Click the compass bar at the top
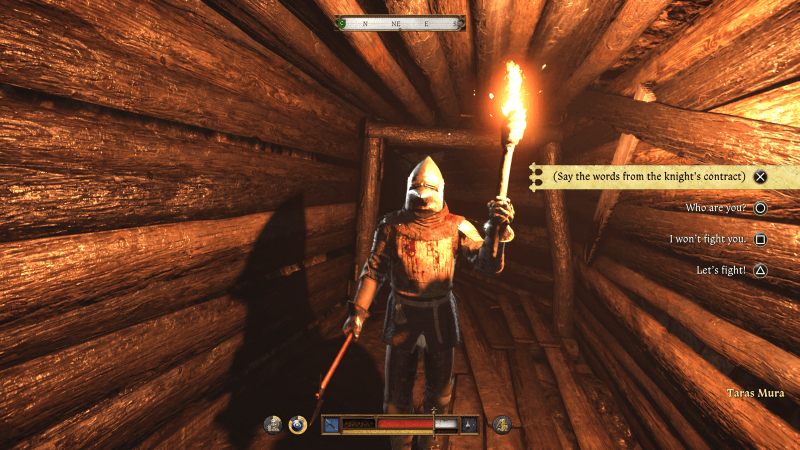 (400, 22)
